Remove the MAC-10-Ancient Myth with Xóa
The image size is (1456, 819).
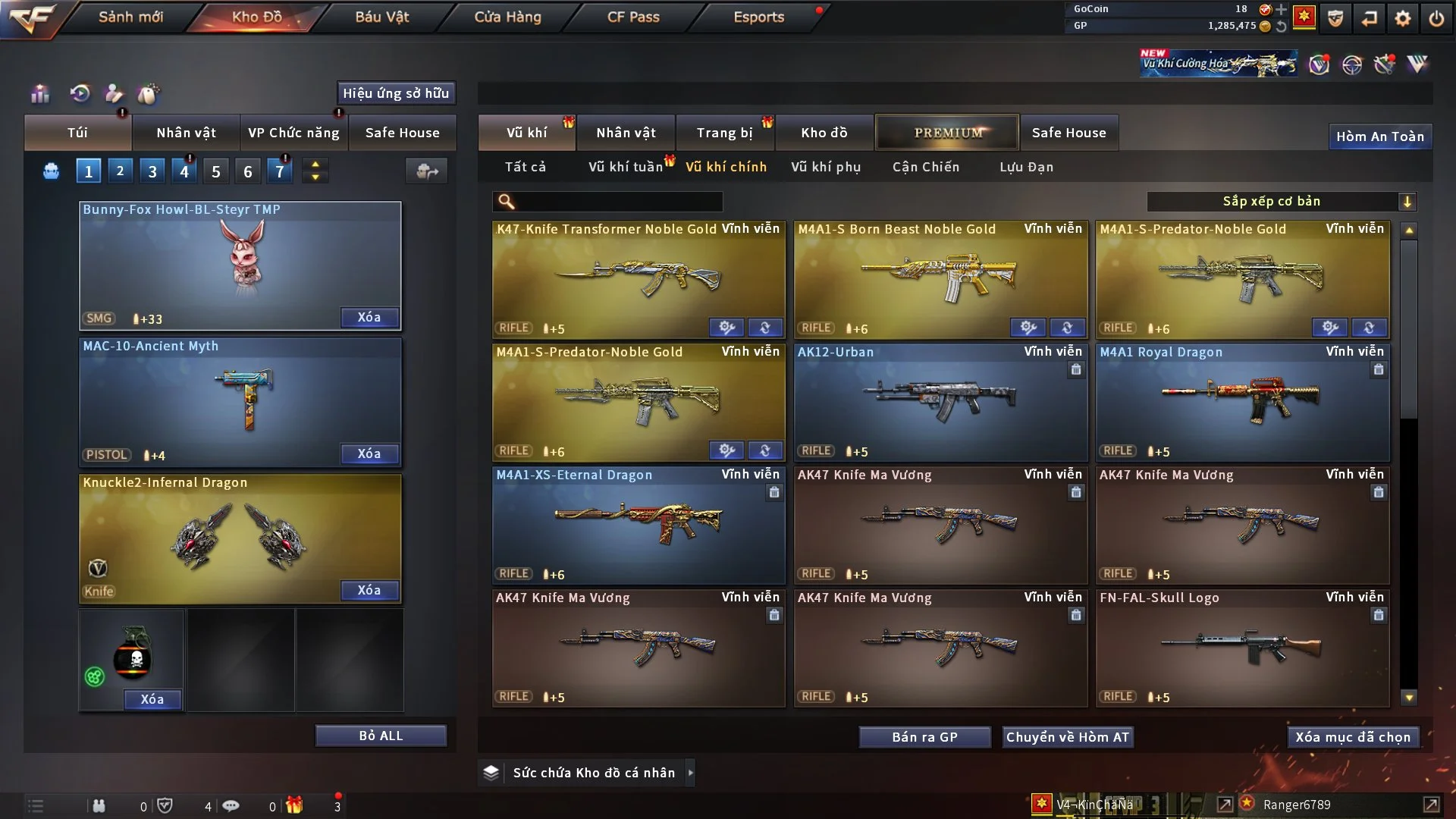point(369,453)
